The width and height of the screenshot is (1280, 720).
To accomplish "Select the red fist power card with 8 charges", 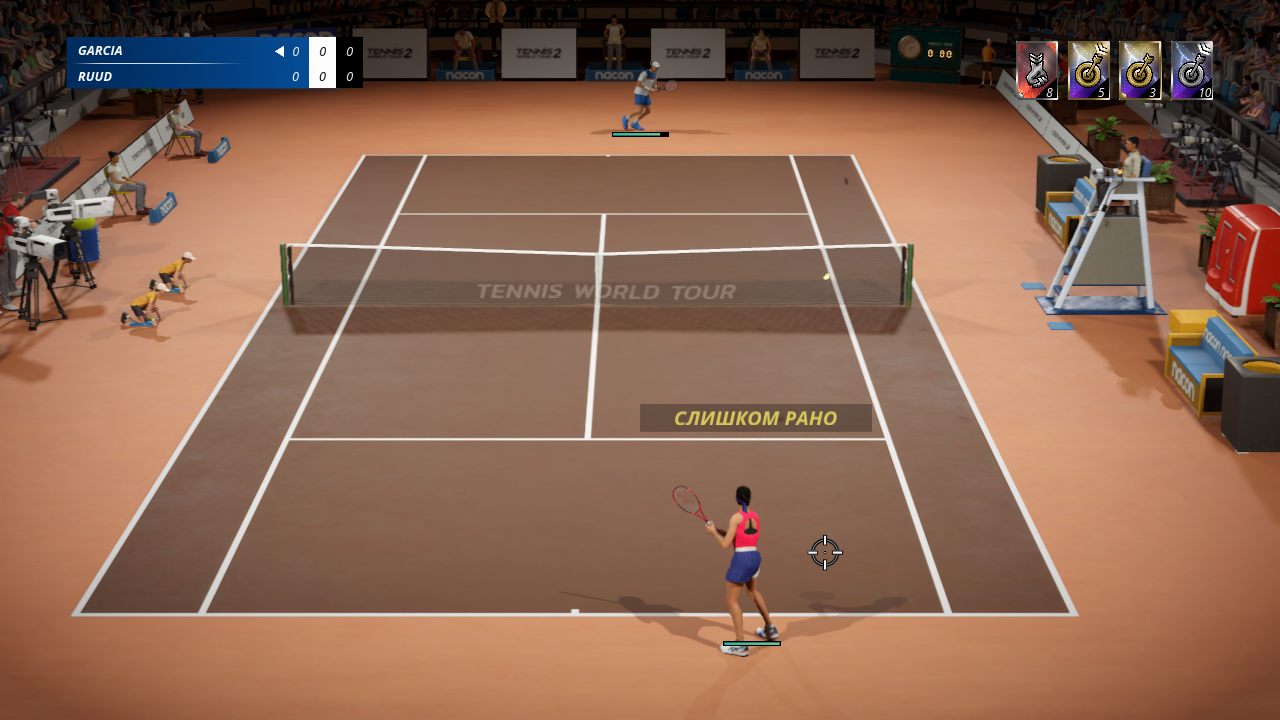I will pos(1037,70).
